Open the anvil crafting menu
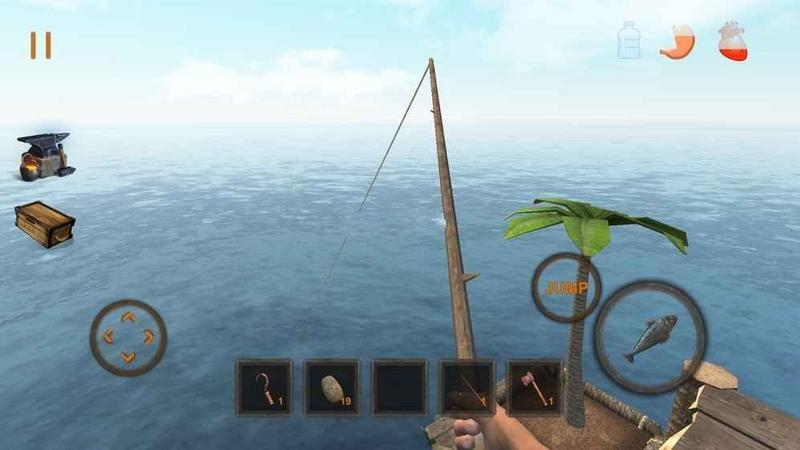 (x=45, y=156)
